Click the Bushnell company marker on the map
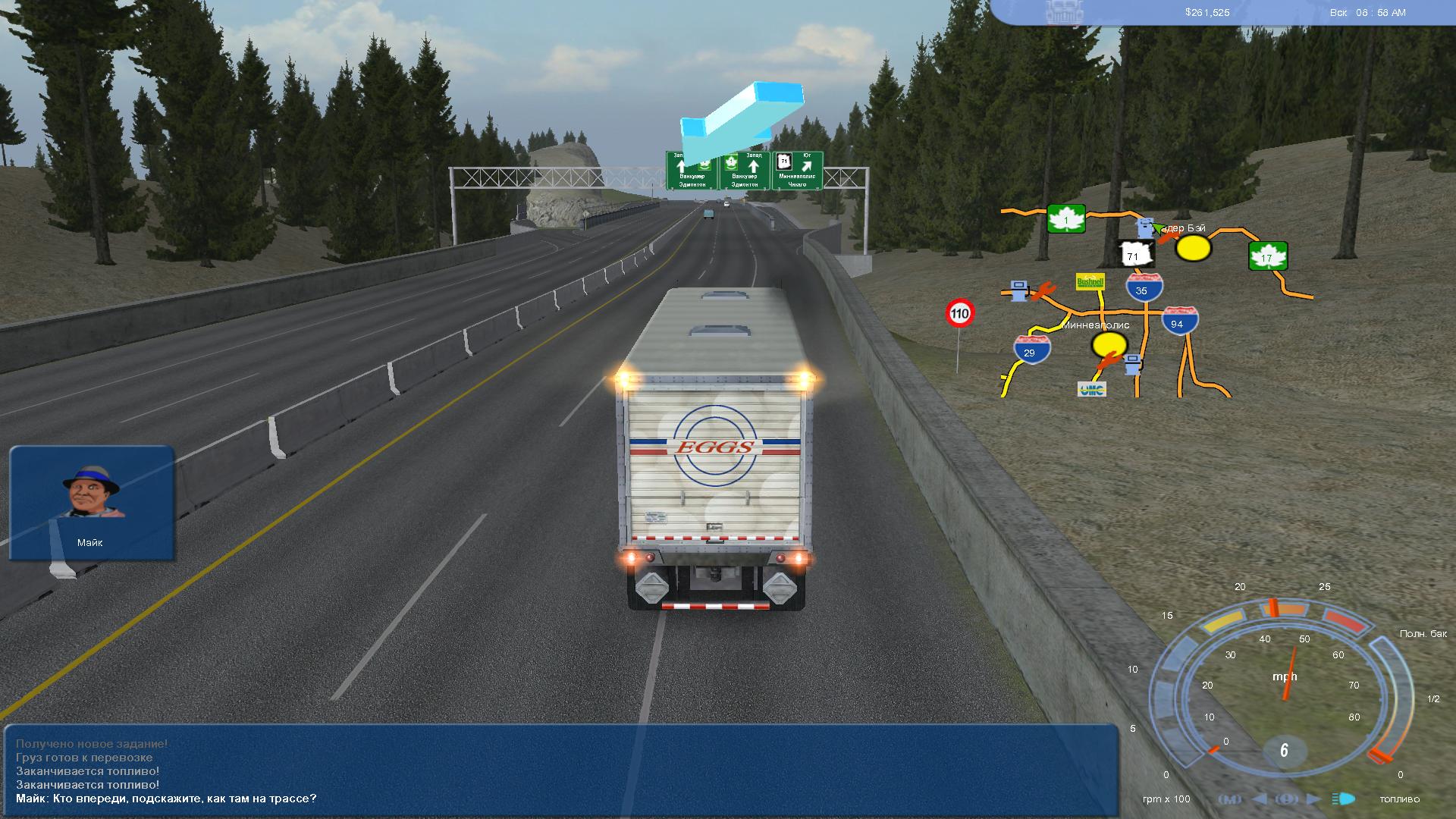 point(1090,282)
